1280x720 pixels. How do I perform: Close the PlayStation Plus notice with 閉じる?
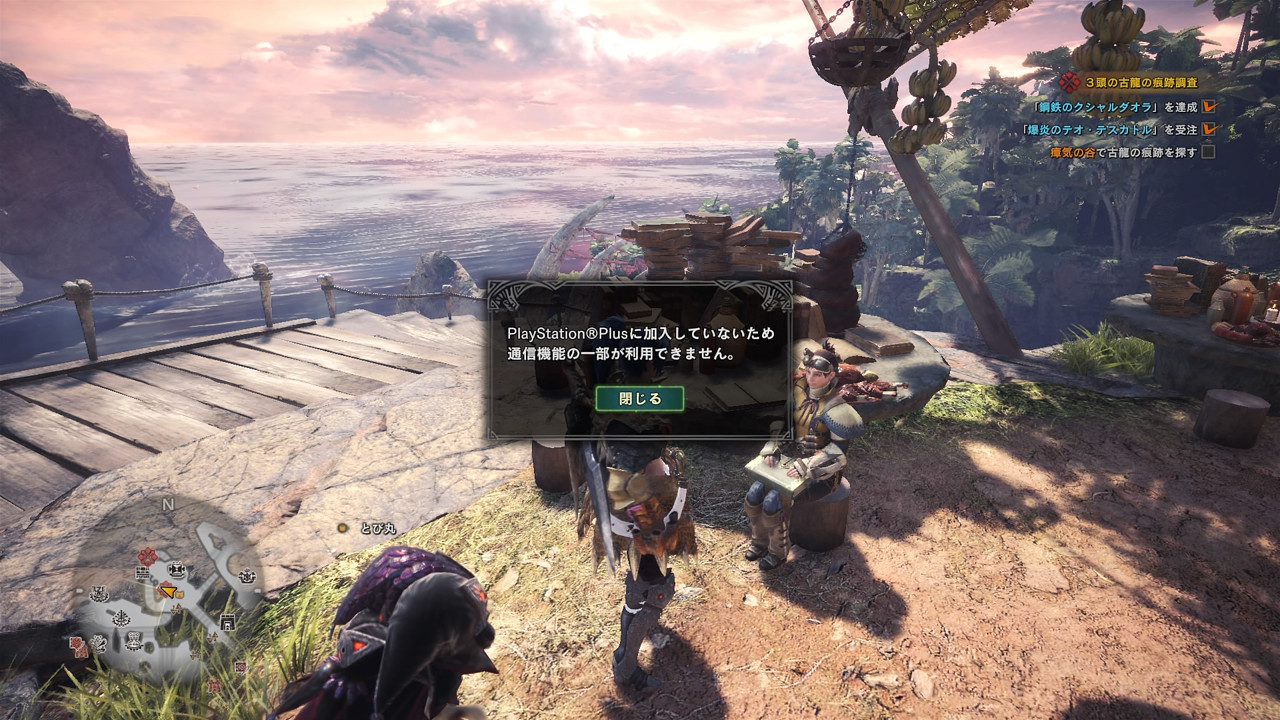[x=640, y=398]
